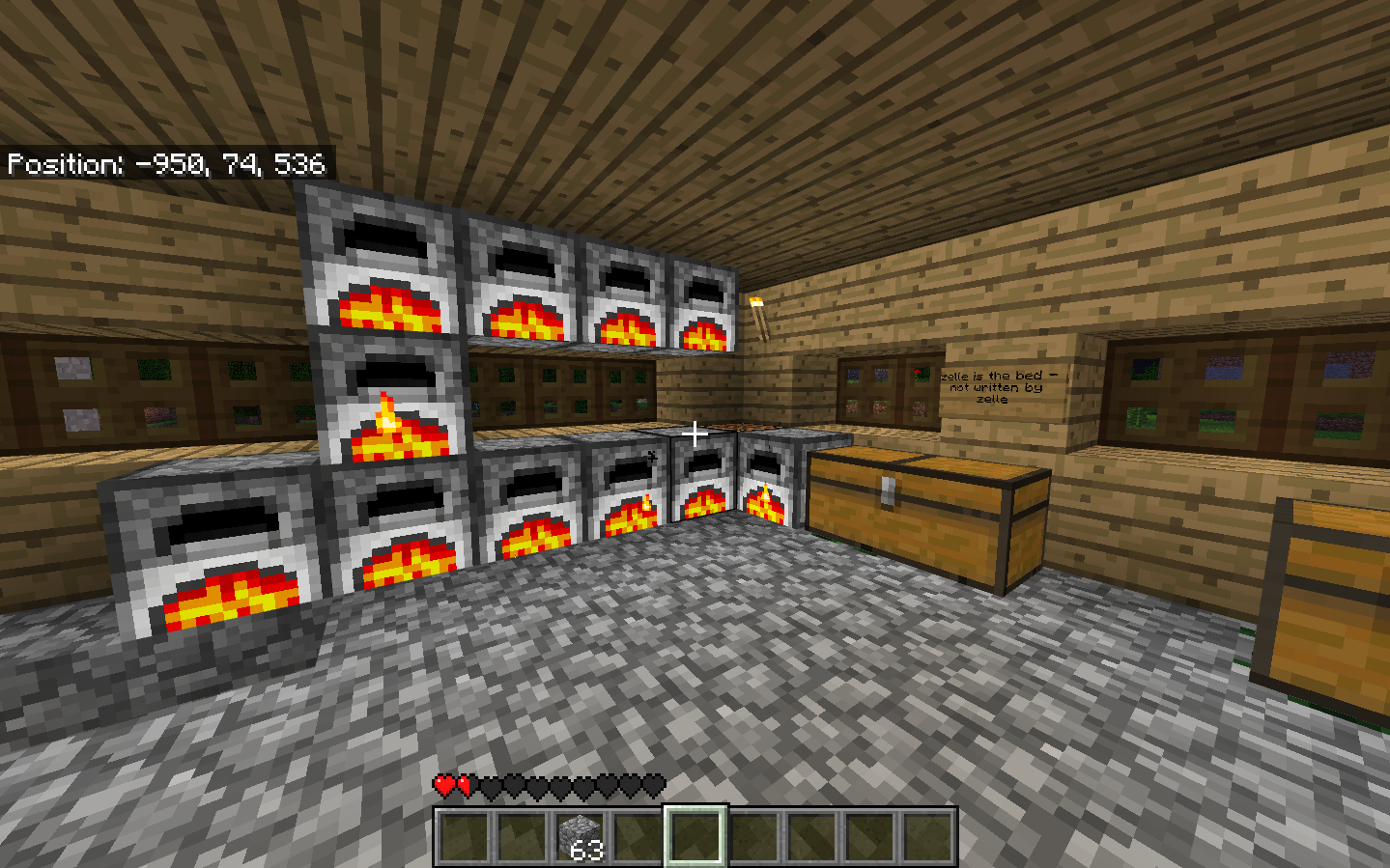Click the crosshair at screen center

pos(695,434)
